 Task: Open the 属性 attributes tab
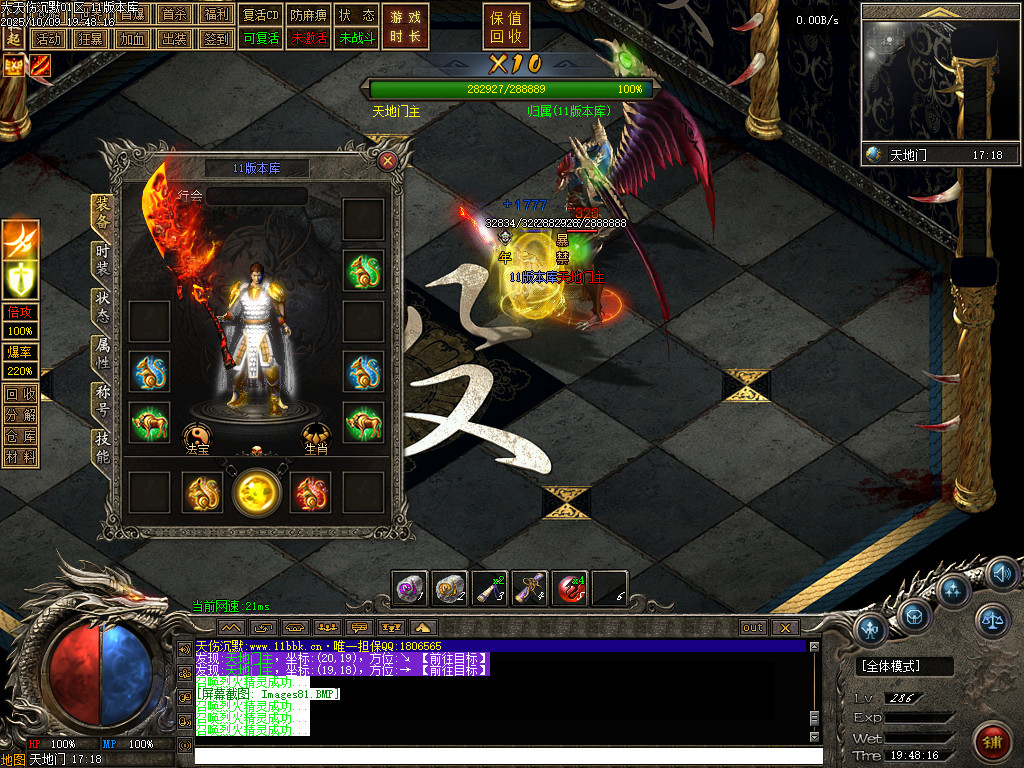102,353
